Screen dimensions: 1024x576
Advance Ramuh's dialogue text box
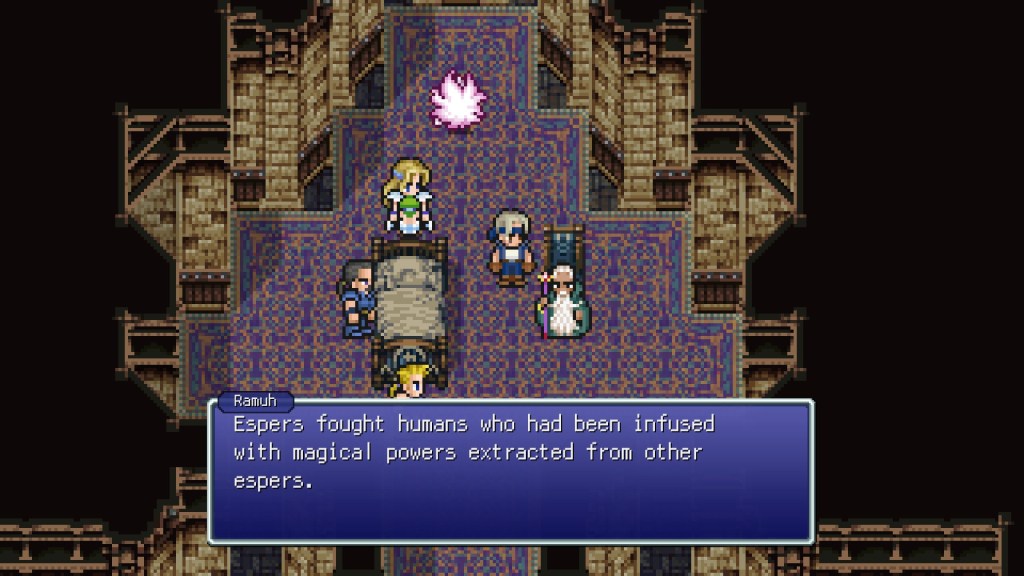pyautogui.click(x=510, y=470)
